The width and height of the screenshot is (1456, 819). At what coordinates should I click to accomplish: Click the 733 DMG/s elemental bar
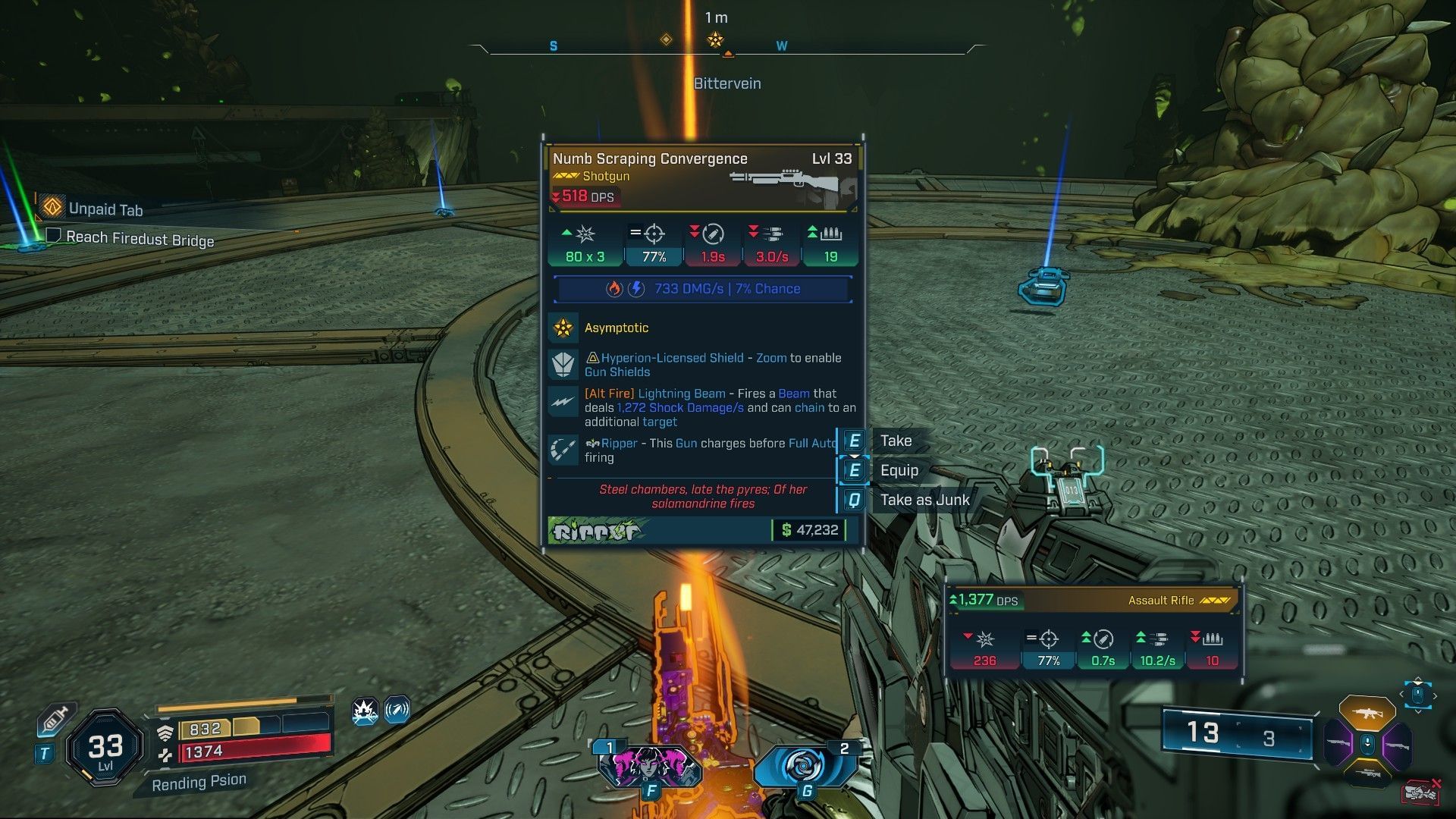click(703, 289)
